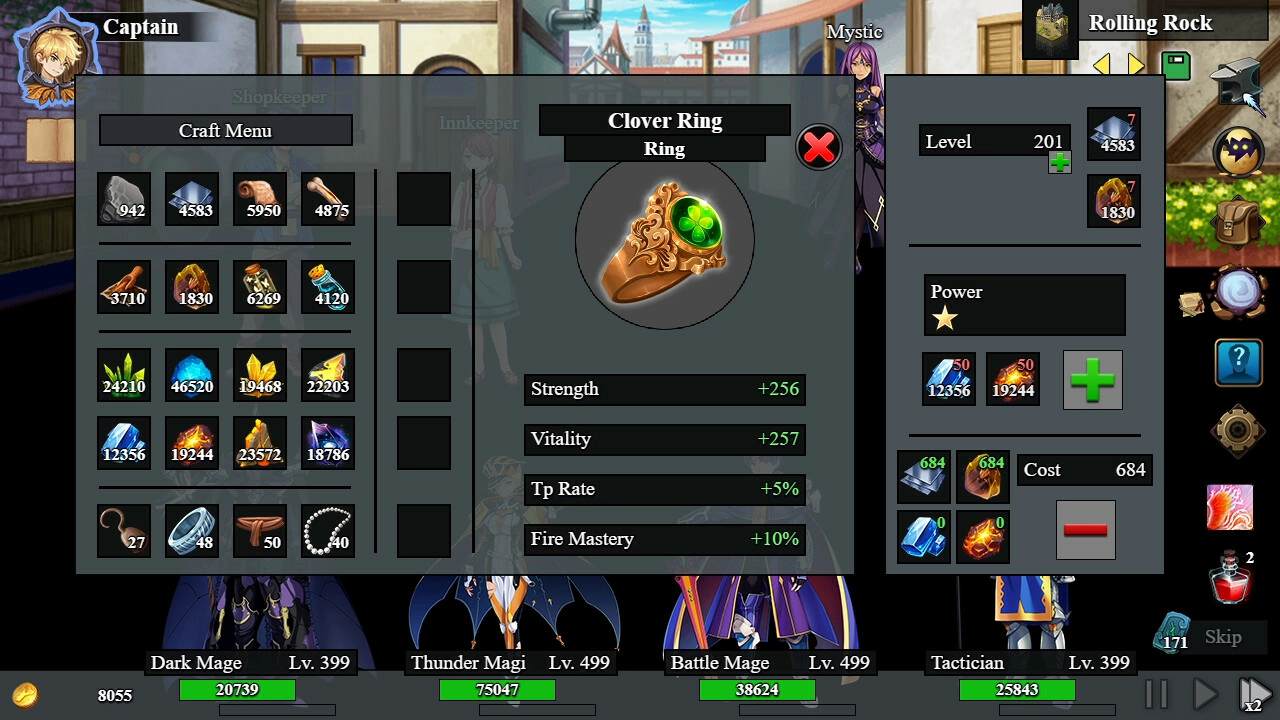Save game with green floppy disk
Screen dimensions: 1280x720
1176,66
